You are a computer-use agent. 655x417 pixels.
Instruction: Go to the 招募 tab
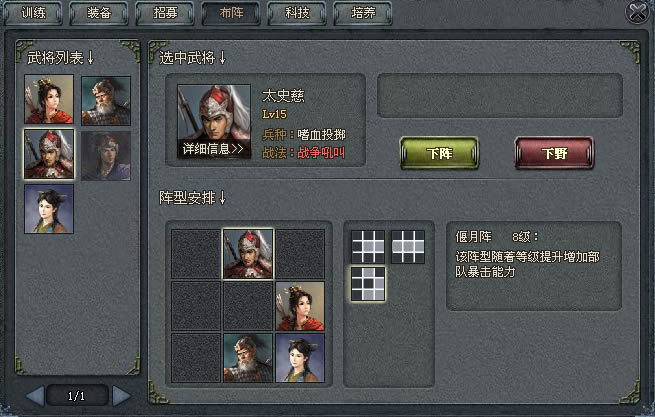[166, 14]
